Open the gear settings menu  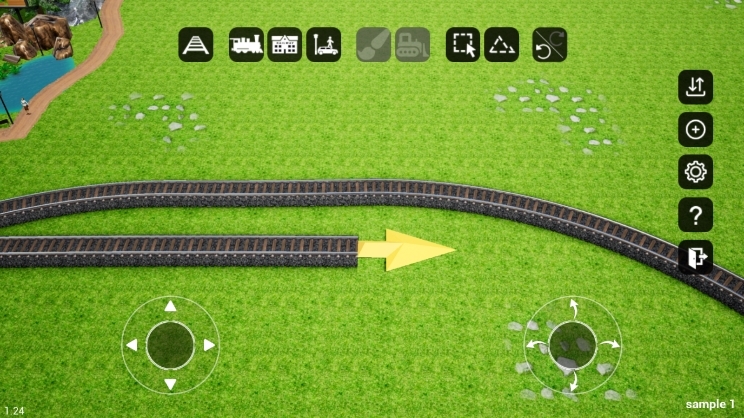click(695, 172)
